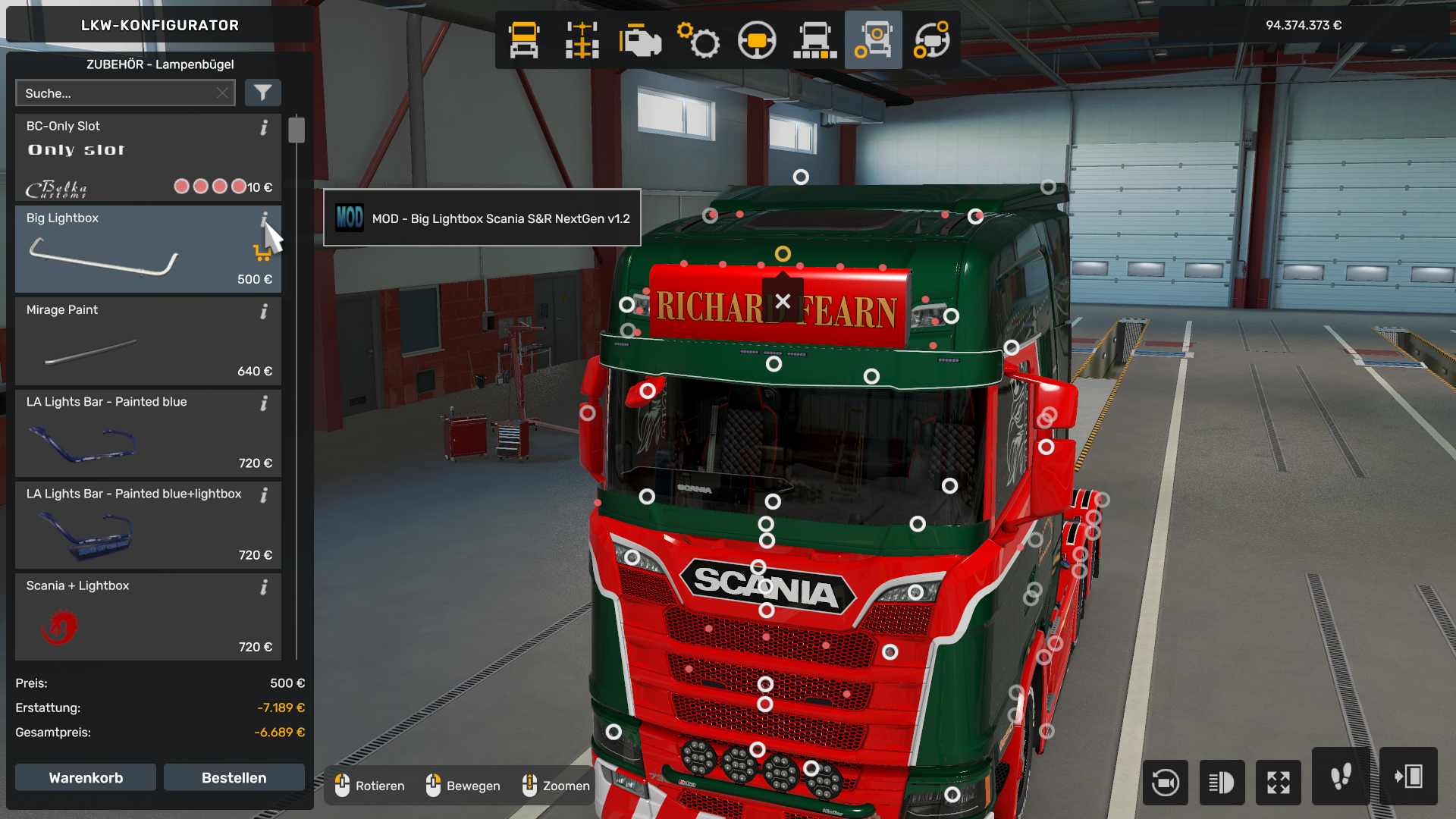Switch to the steering wheel interior tab
Image resolution: width=1456 pixels, height=819 pixels.
coord(757,40)
